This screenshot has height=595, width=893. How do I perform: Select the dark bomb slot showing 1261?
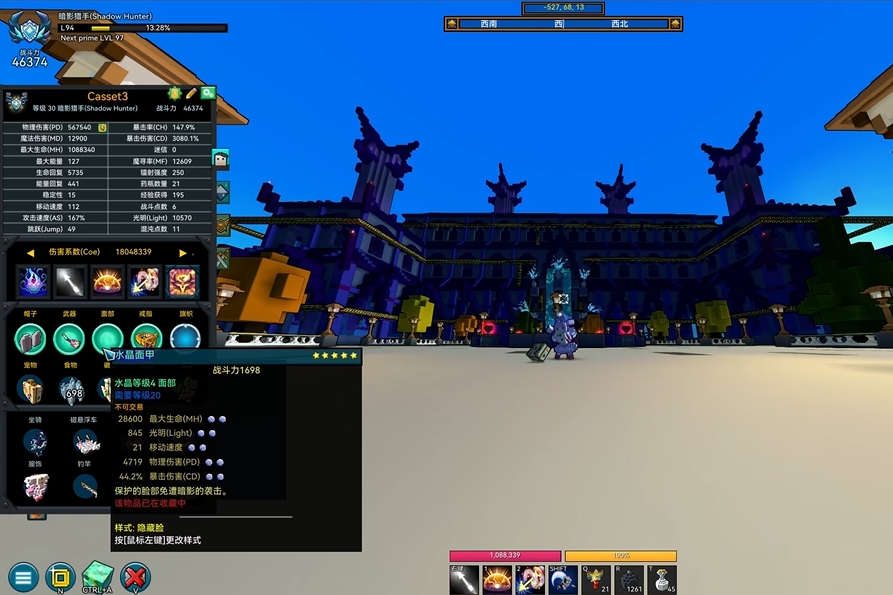[x=631, y=579]
